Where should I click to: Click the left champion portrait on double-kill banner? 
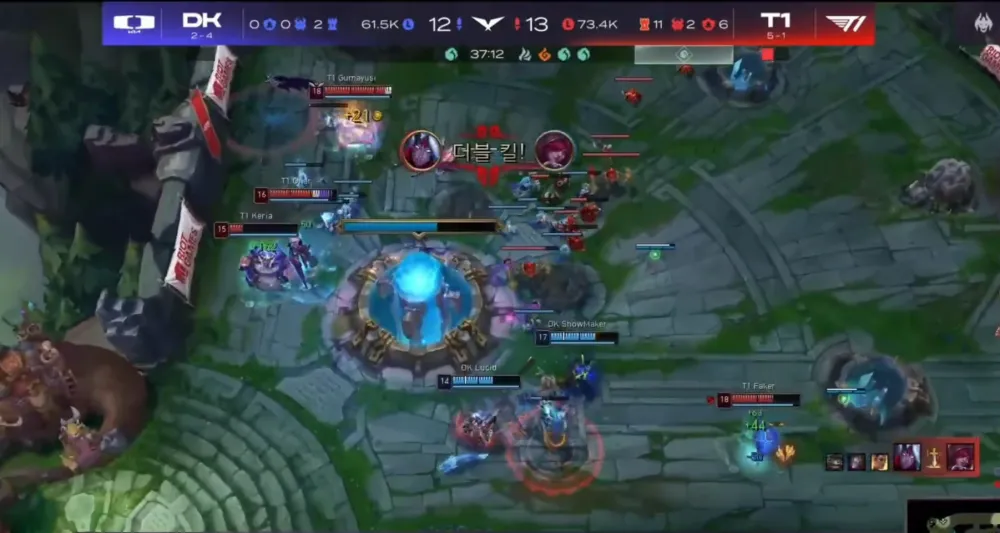(x=420, y=150)
